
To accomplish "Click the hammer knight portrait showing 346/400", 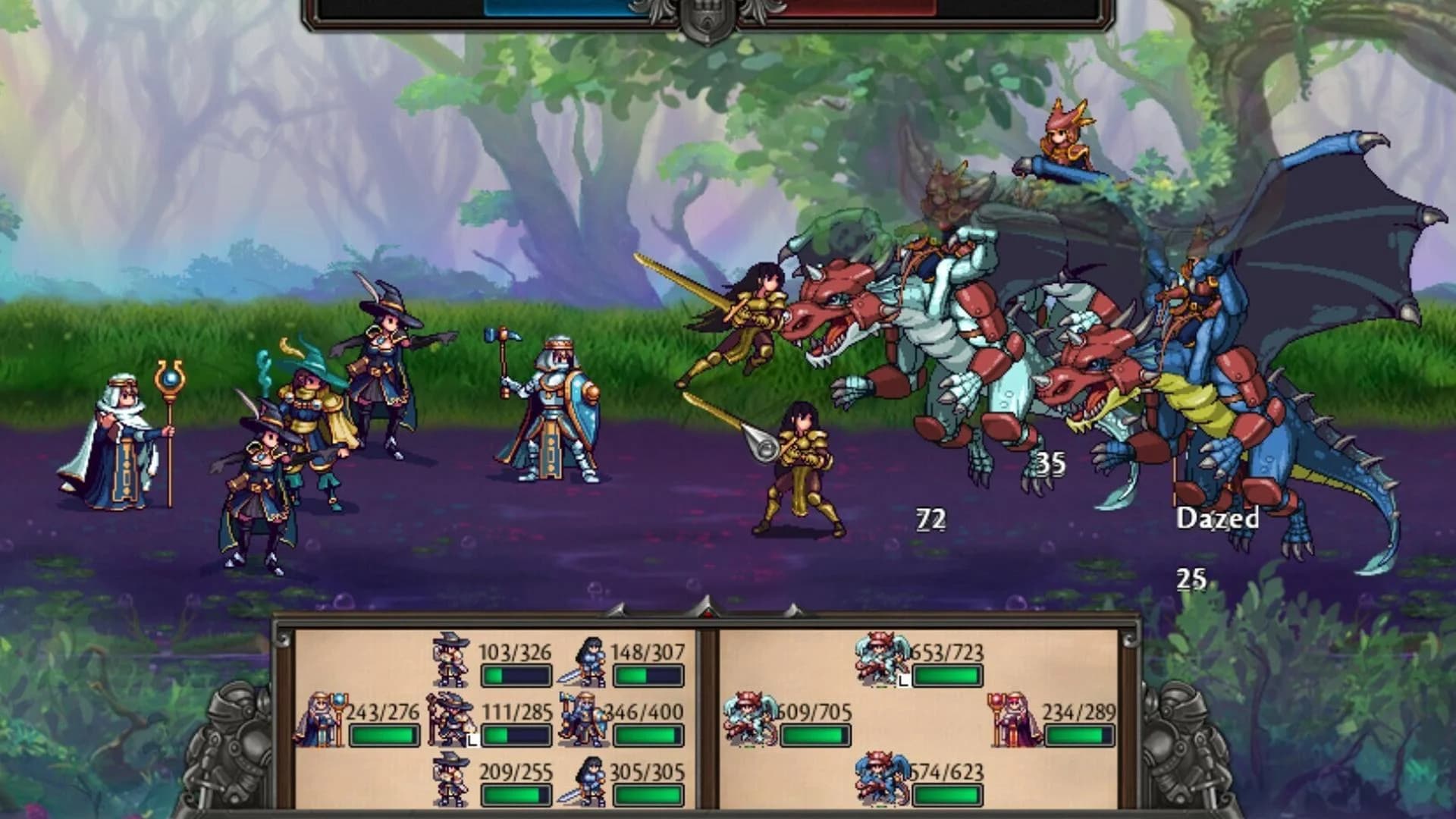I will pyautogui.click(x=582, y=718).
